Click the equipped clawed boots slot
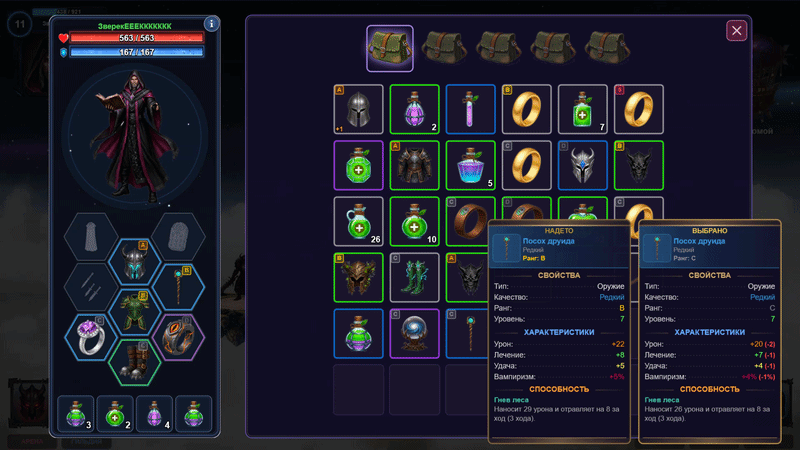The image size is (800, 450). [x=135, y=361]
